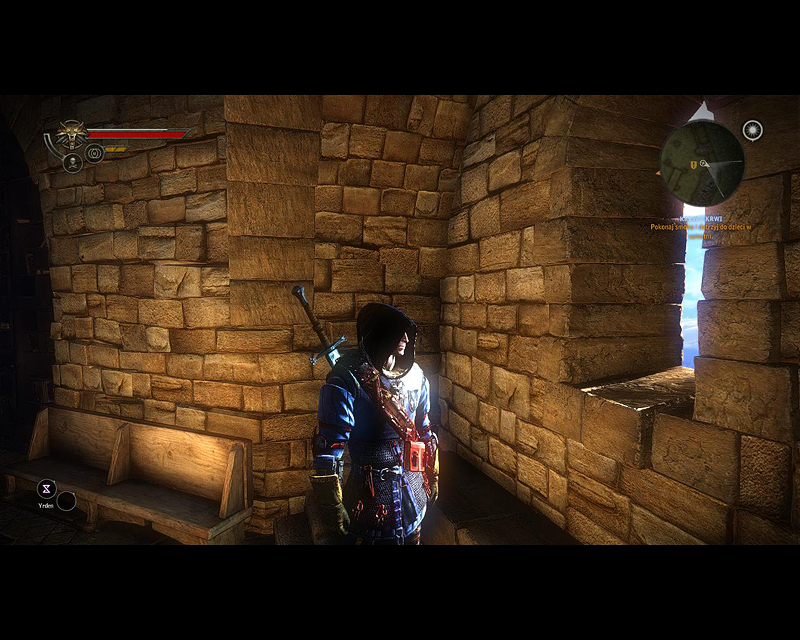Open the tracked quest objective text
The height and width of the screenshot is (640, 800).
(700, 227)
